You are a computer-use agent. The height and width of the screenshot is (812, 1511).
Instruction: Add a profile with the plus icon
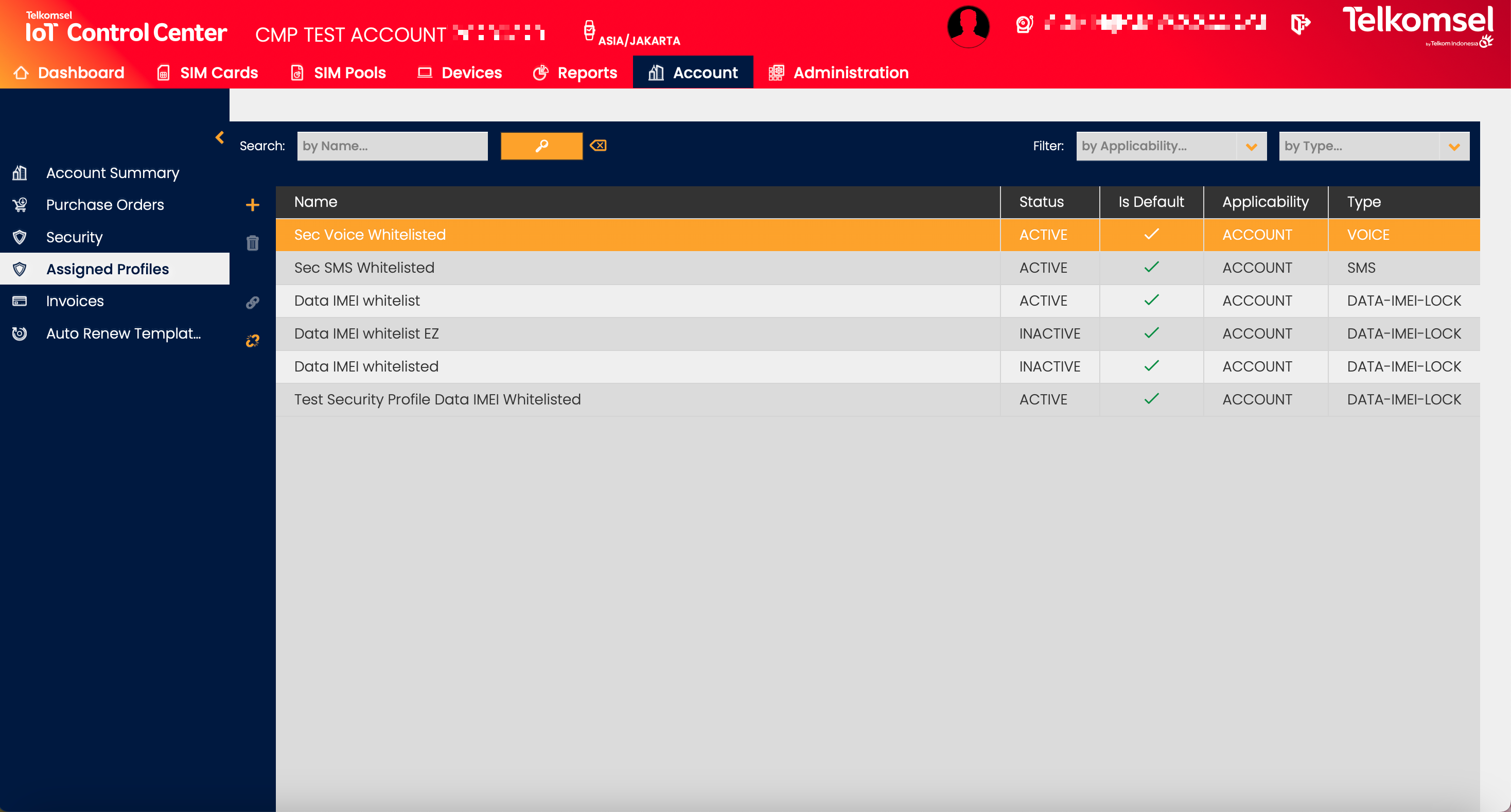(252, 205)
